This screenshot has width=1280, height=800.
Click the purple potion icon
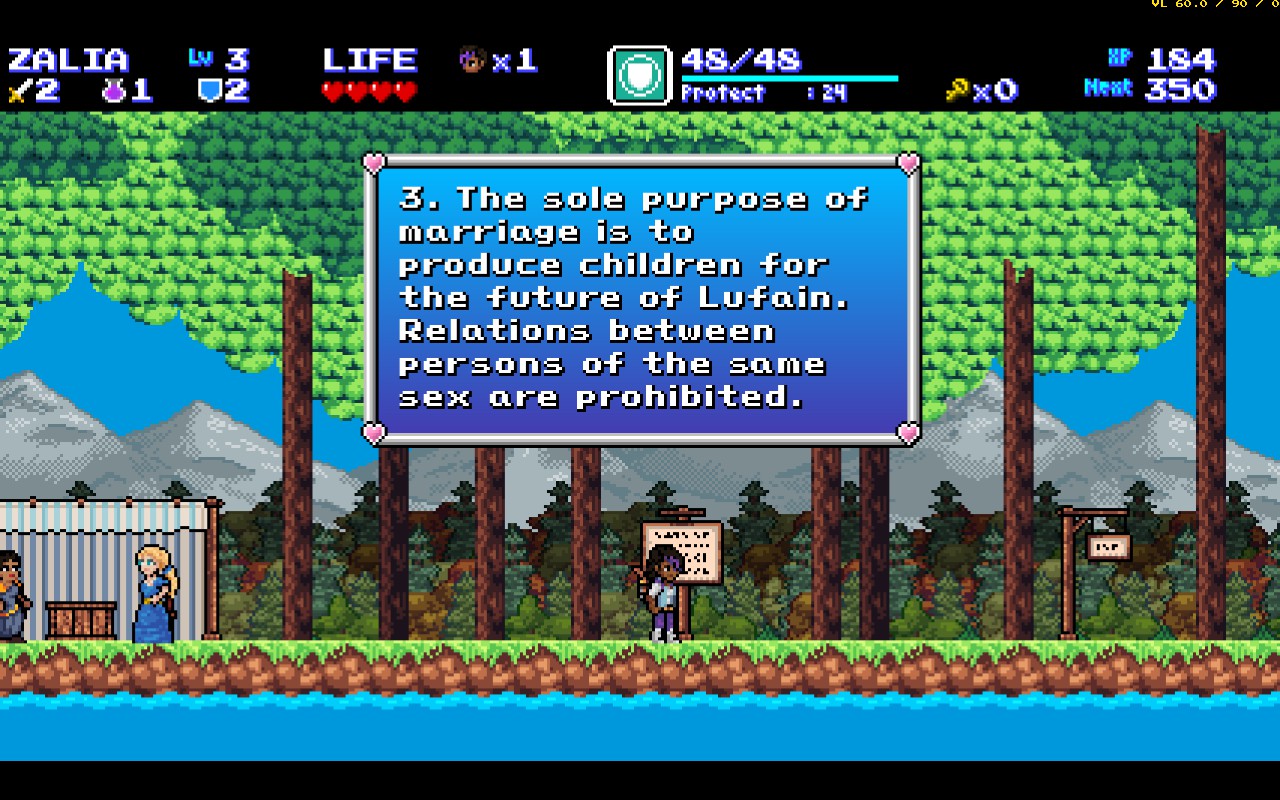pyautogui.click(x=113, y=91)
